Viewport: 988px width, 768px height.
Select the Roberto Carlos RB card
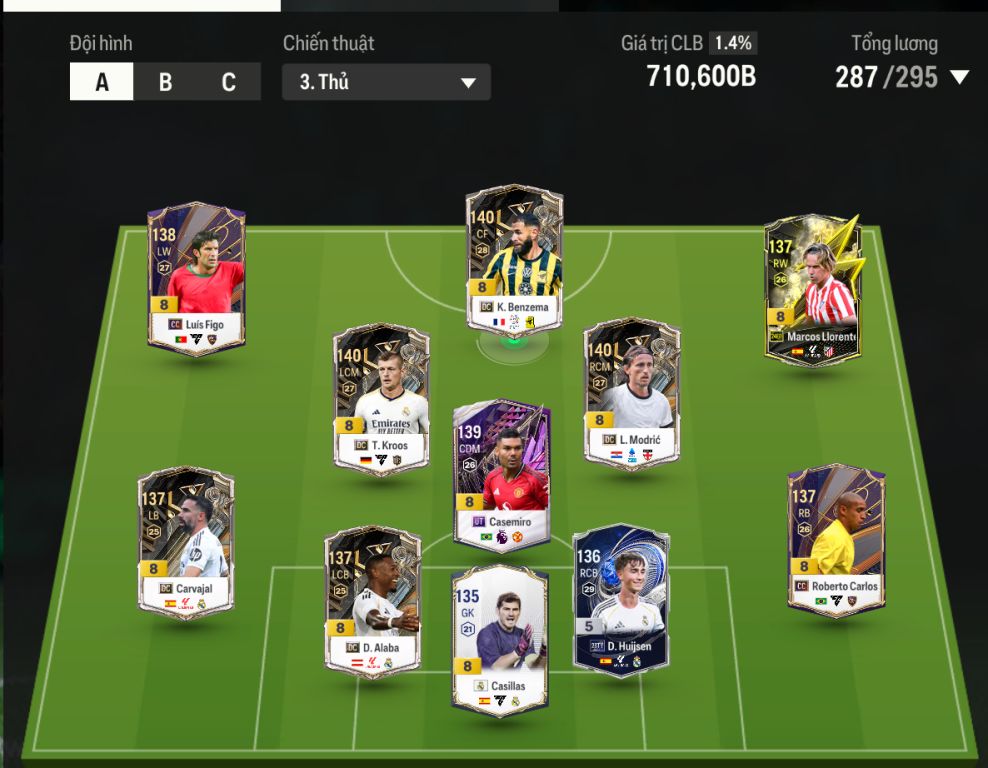pos(835,538)
